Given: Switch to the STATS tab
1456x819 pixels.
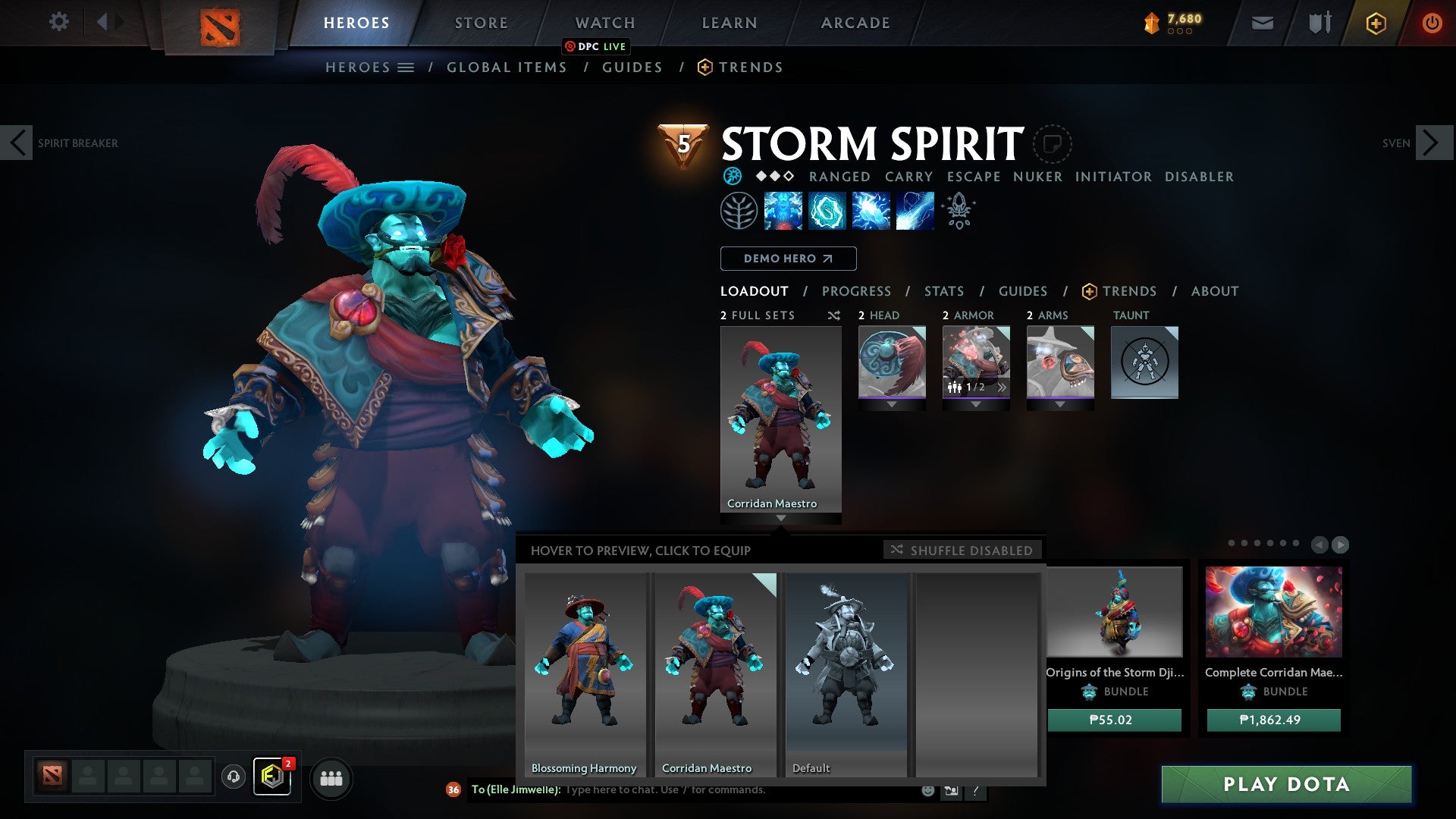Looking at the screenshot, I should coord(943,290).
